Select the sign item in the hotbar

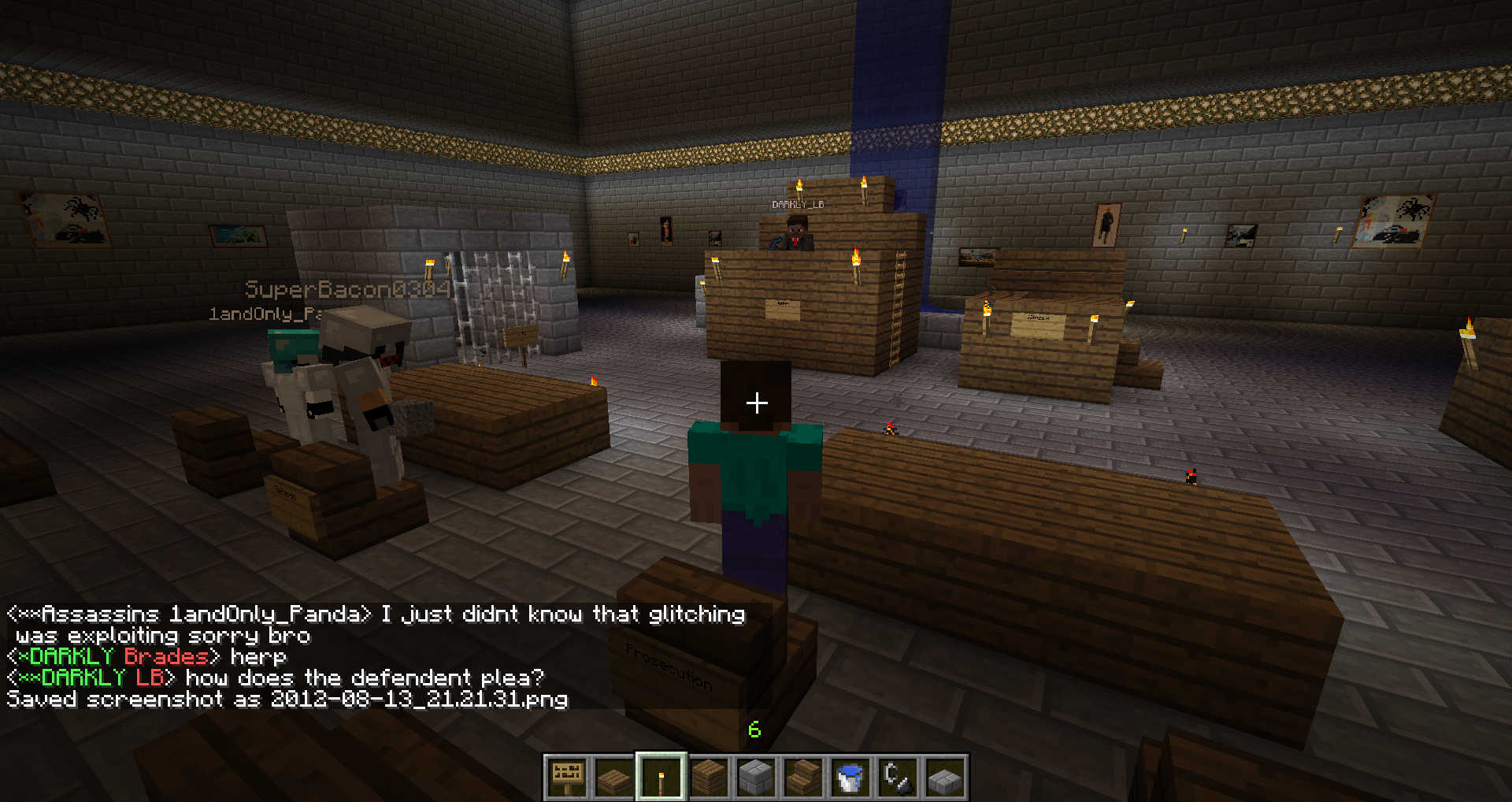tap(567, 777)
